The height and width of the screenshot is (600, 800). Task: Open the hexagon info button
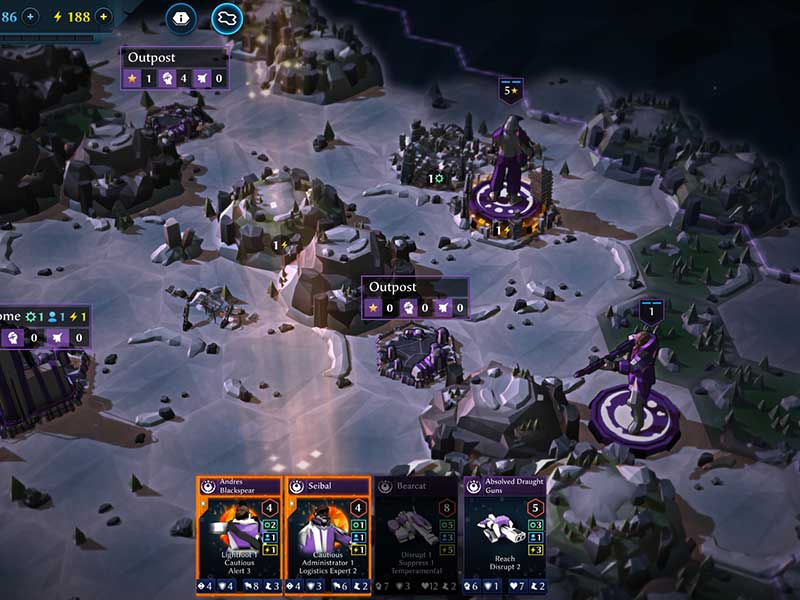[x=181, y=16]
